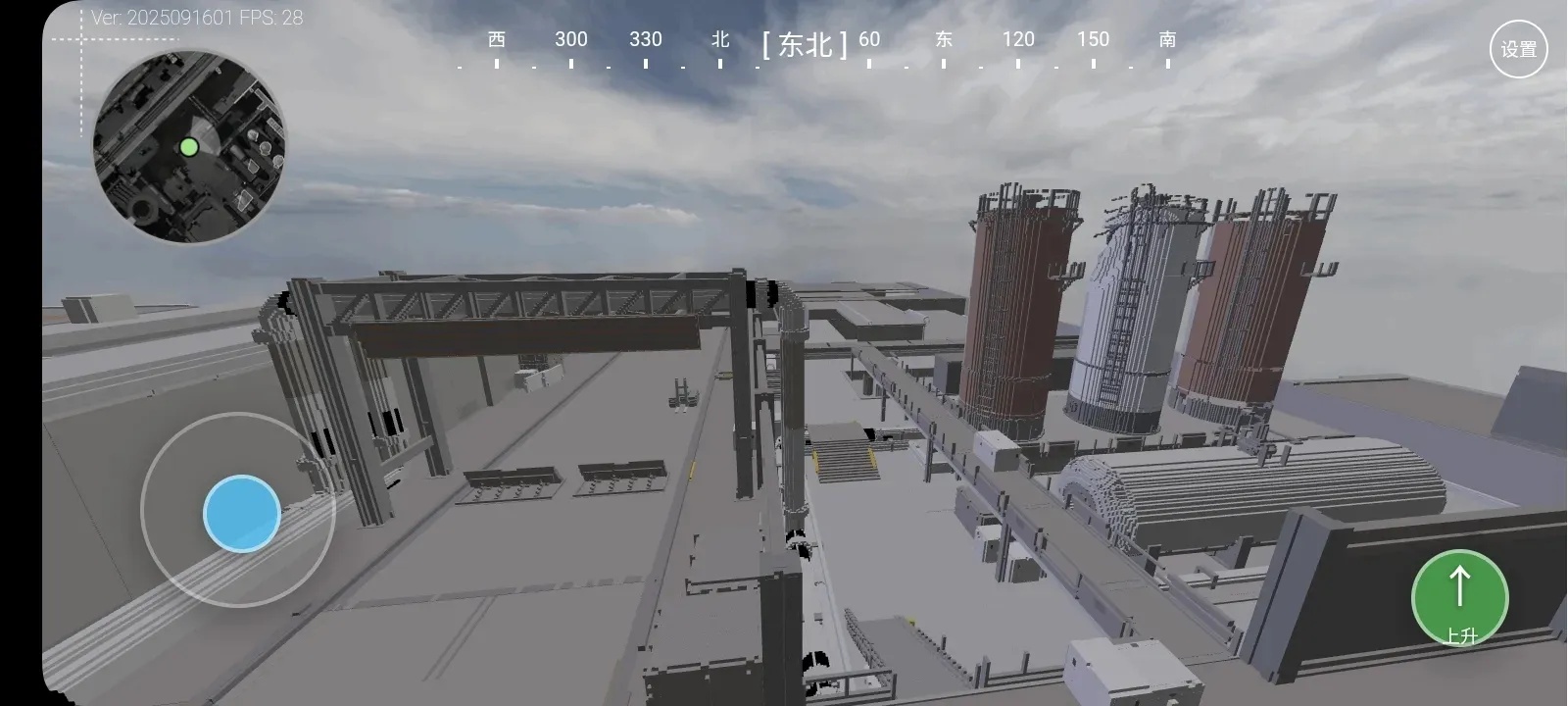Tap the 西 marker on the compass strip
Image resolution: width=1568 pixels, height=706 pixels.
pos(496,39)
